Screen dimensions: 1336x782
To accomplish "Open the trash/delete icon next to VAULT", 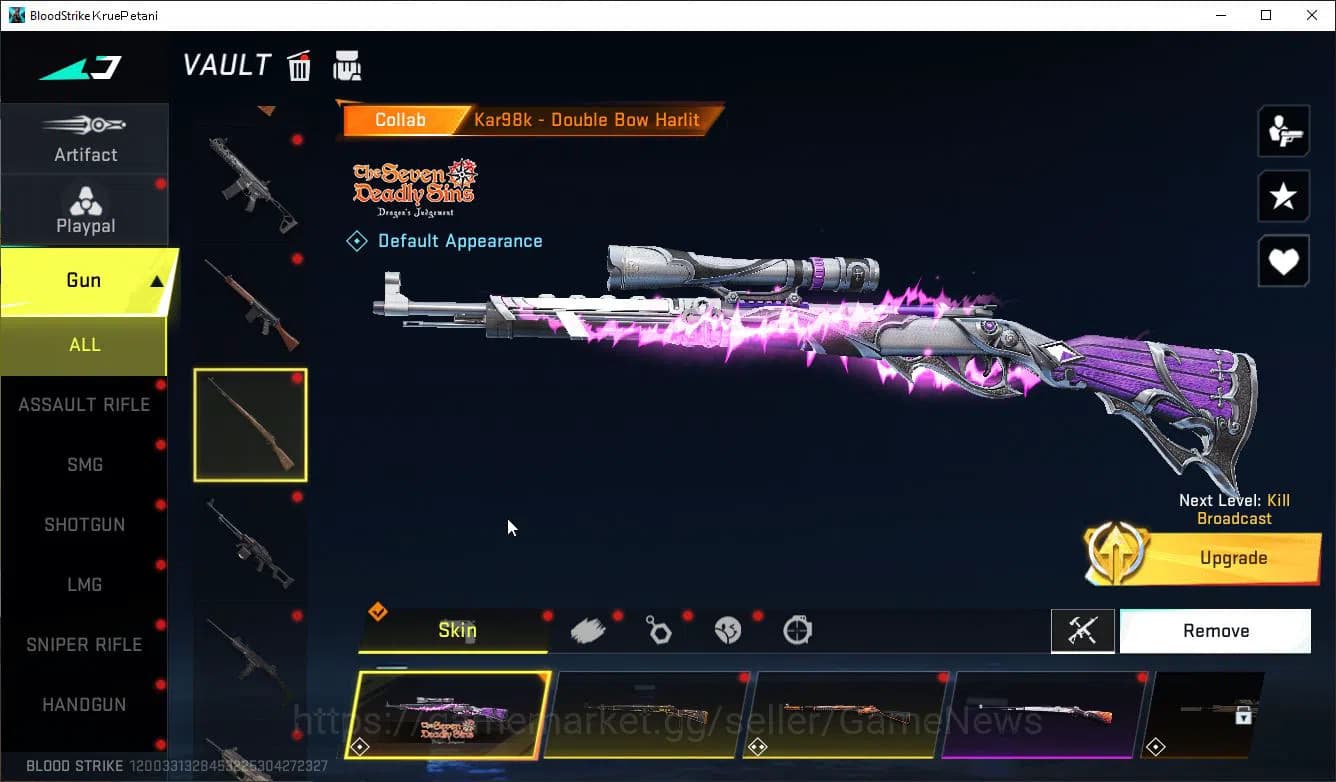I will [299, 65].
